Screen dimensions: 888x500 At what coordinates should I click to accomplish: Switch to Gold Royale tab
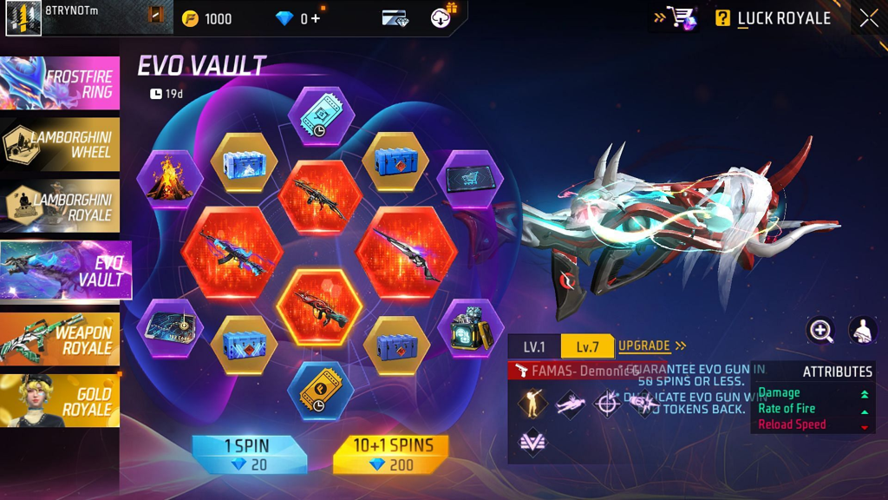[x=60, y=400]
